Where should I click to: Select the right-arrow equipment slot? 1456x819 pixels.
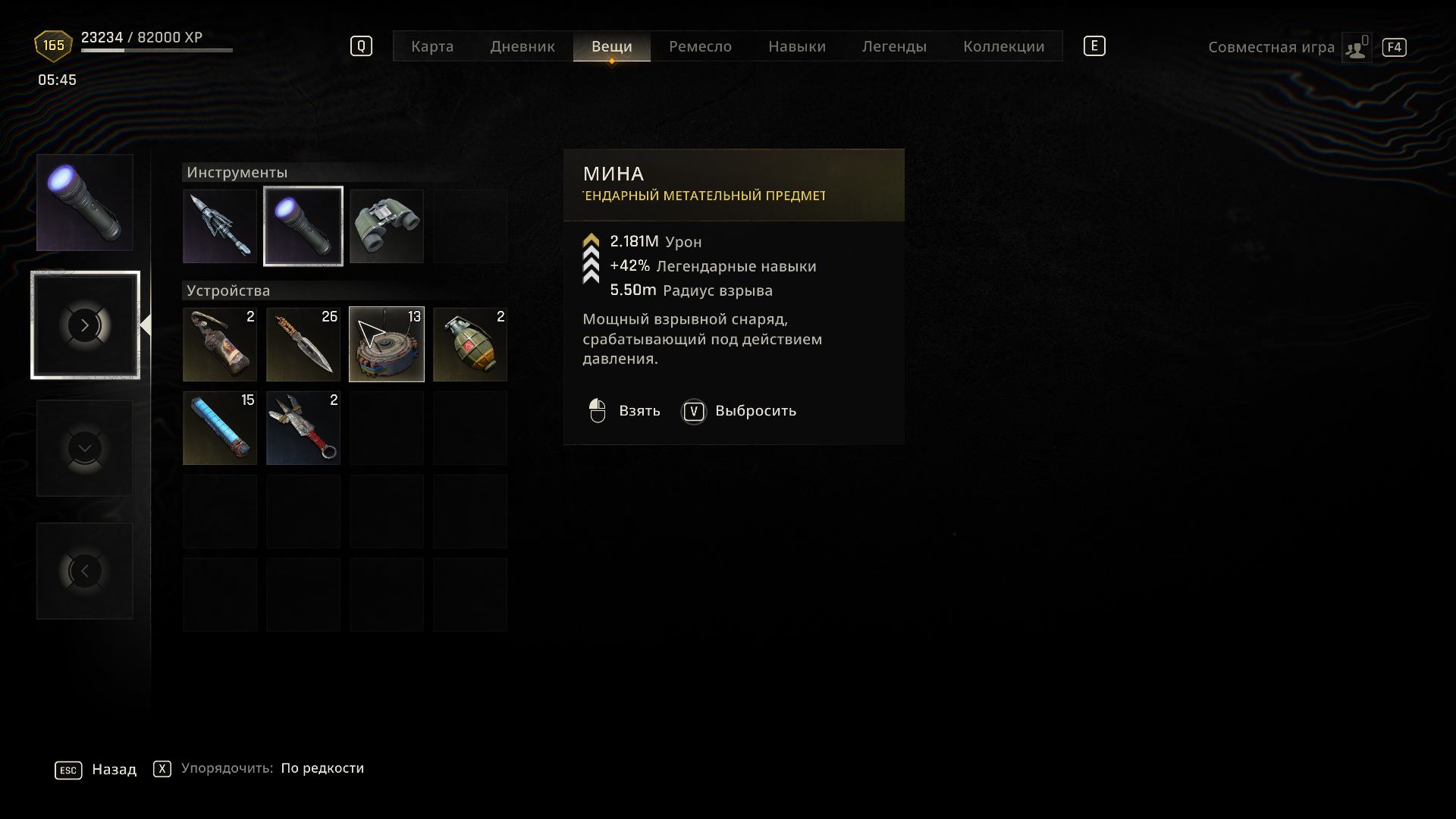85,325
